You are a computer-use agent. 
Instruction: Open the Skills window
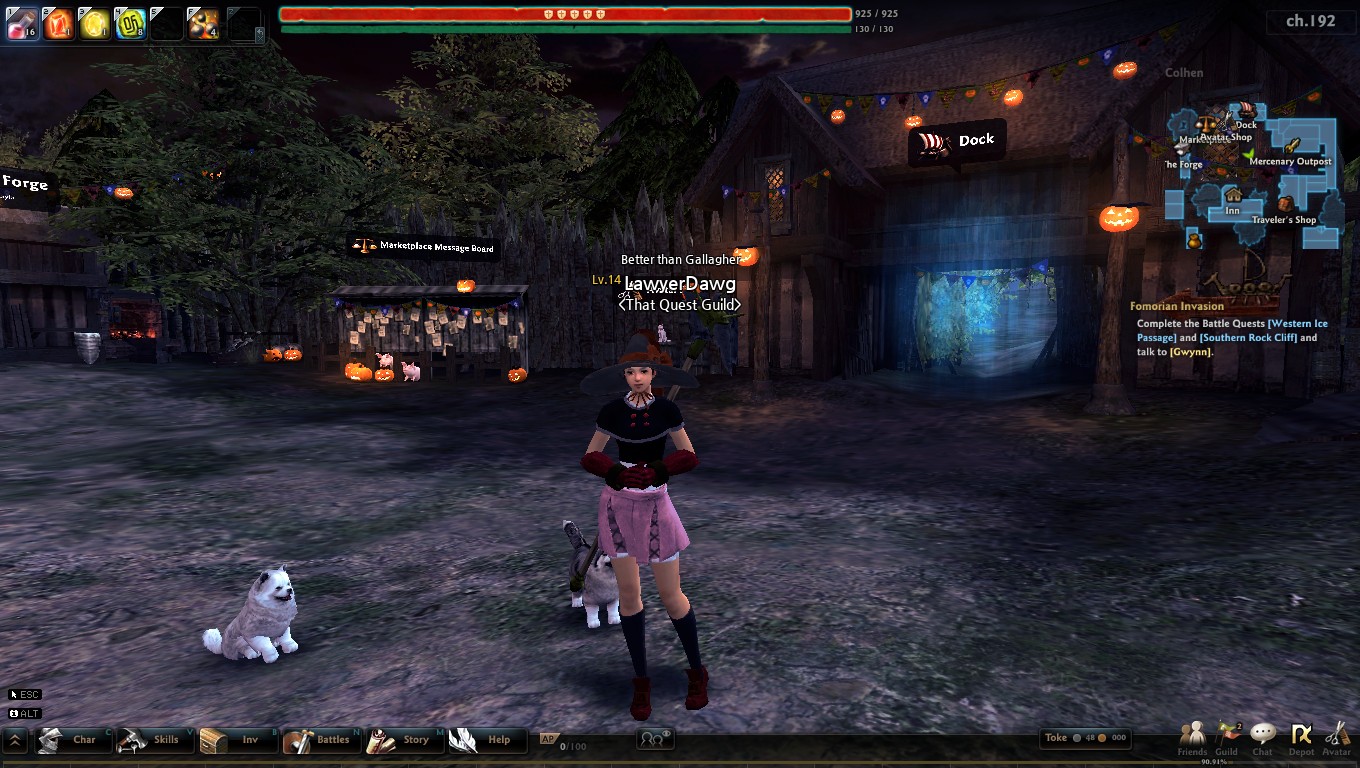pyautogui.click(x=155, y=740)
